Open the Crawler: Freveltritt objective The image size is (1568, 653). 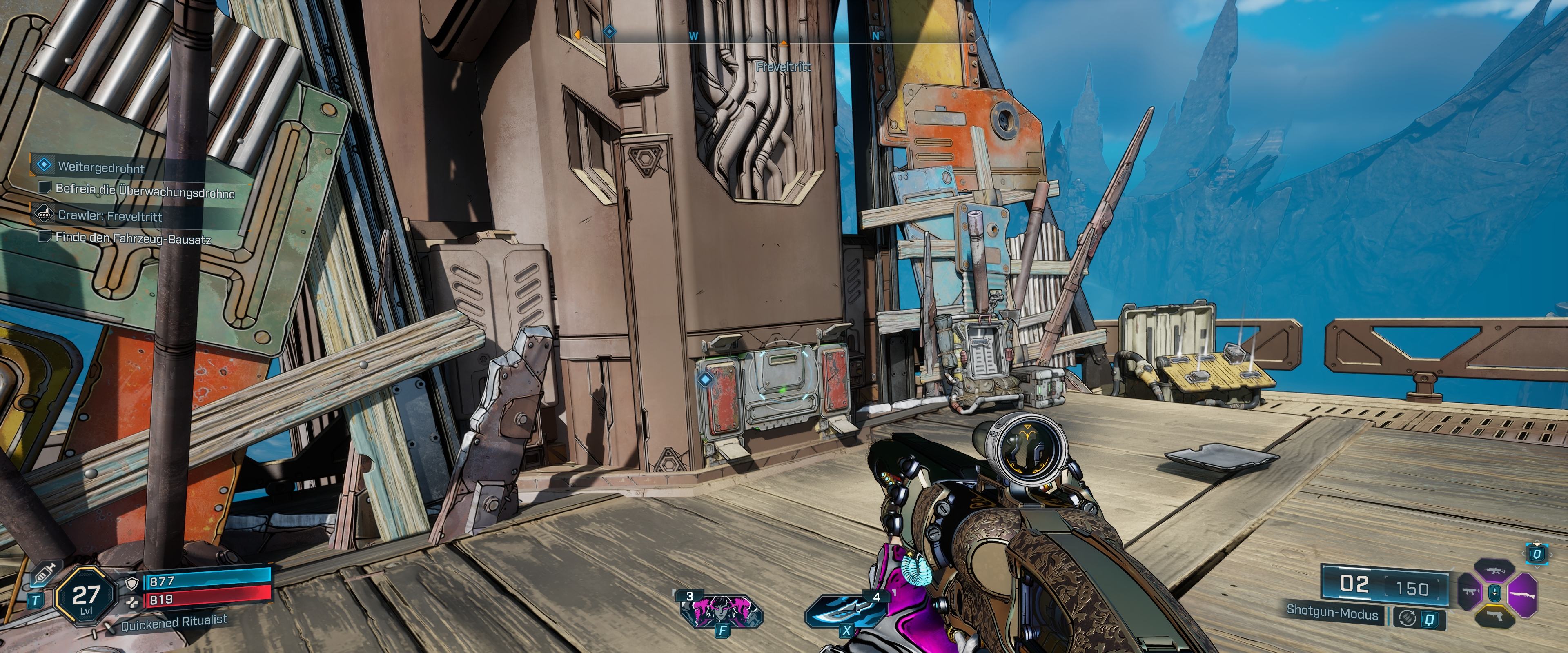(x=109, y=216)
